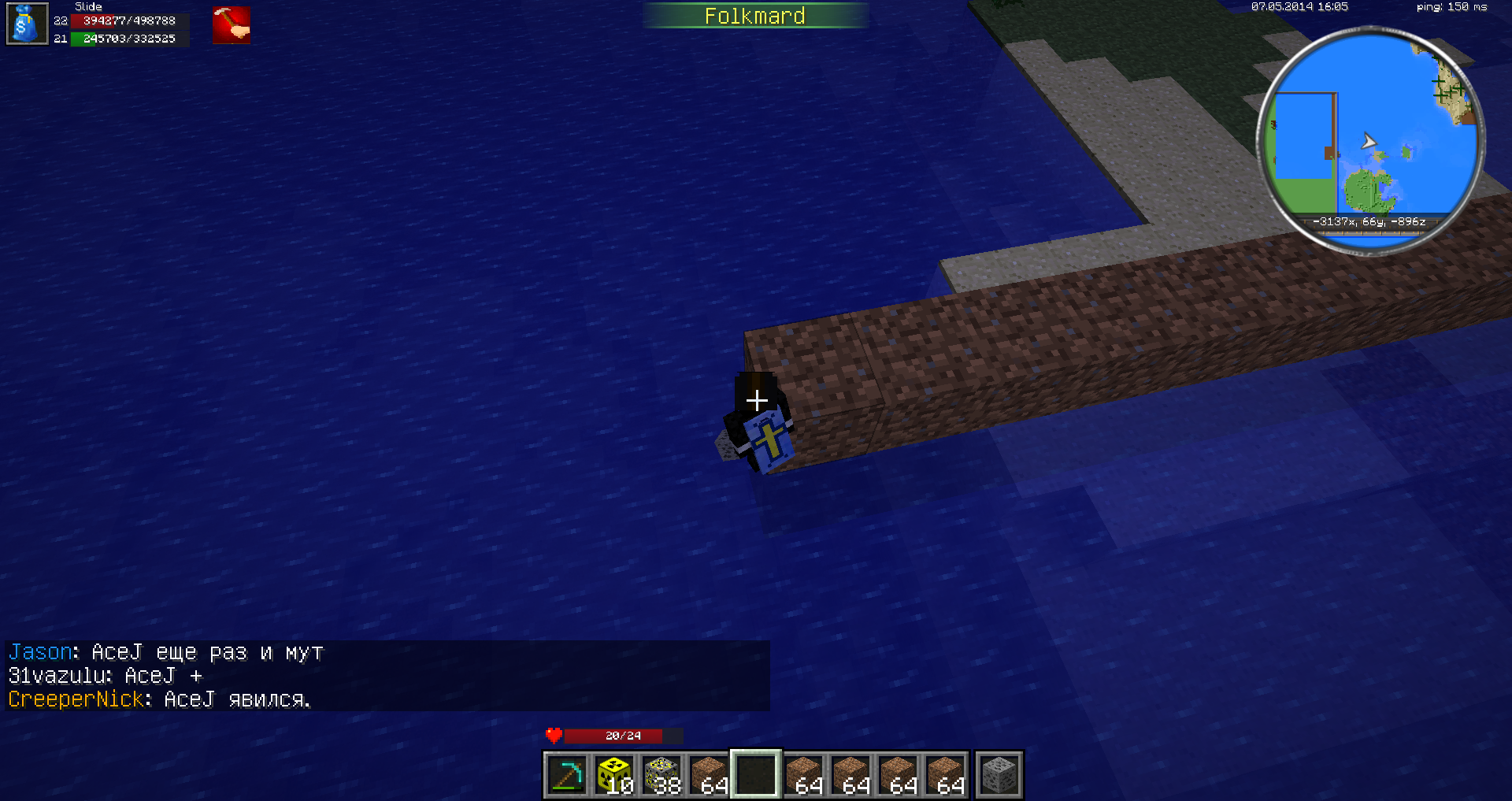Select the diamond pickaxe hotbar slot

567,774
